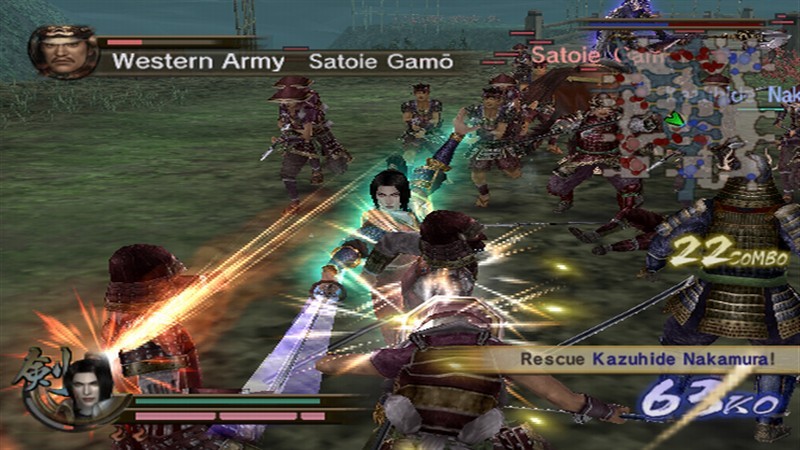
Task: Select the Western Army Satoie Gamo name banner
Action: click(280, 62)
